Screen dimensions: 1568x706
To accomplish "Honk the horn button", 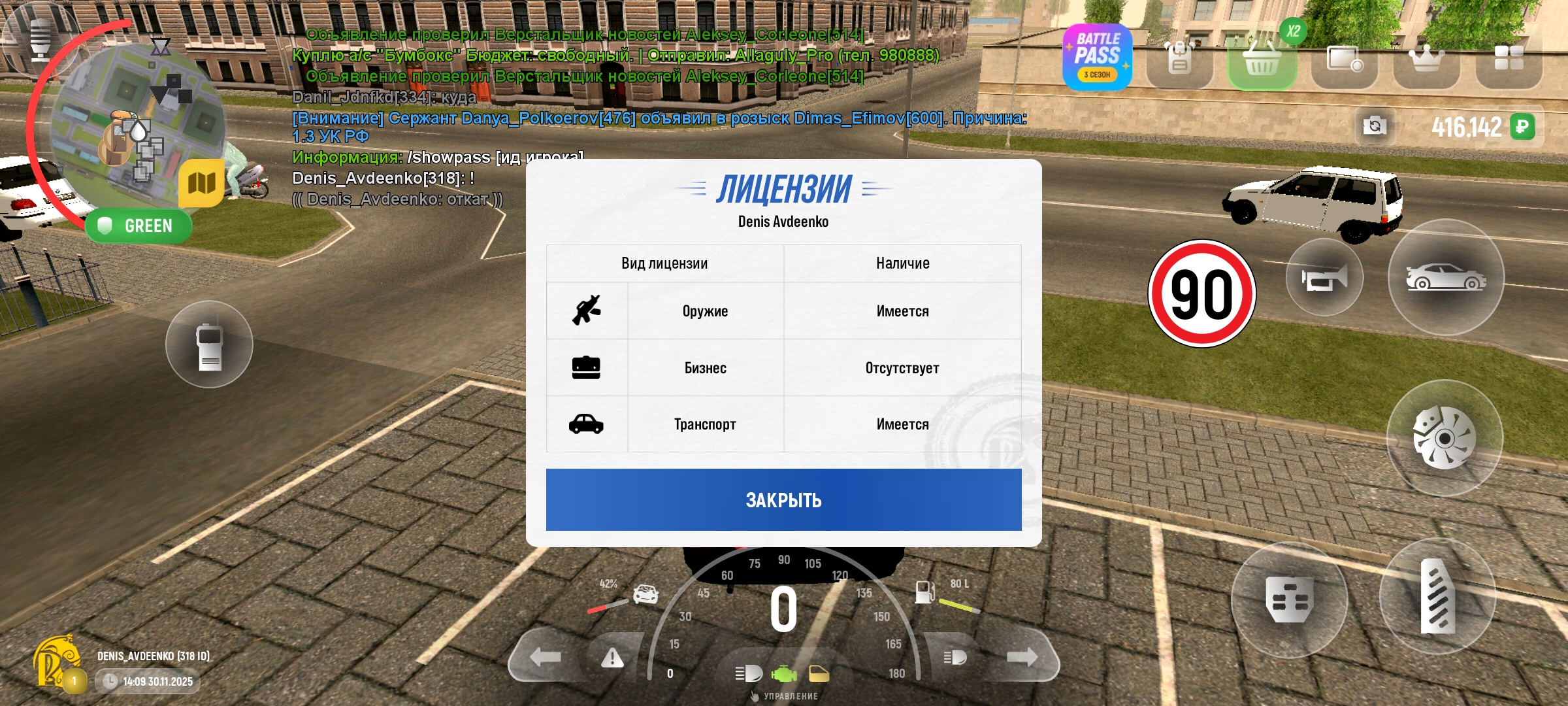I will coord(1324,278).
